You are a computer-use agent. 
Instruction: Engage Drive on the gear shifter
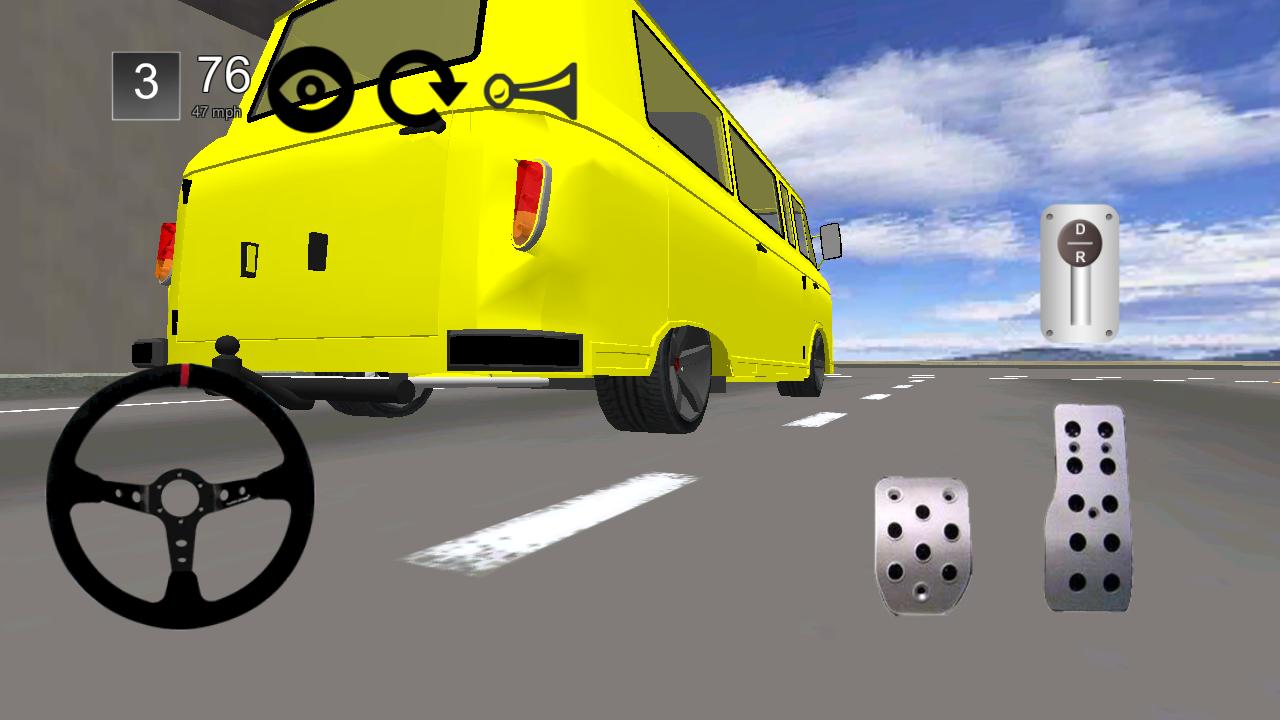[1079, 231]
